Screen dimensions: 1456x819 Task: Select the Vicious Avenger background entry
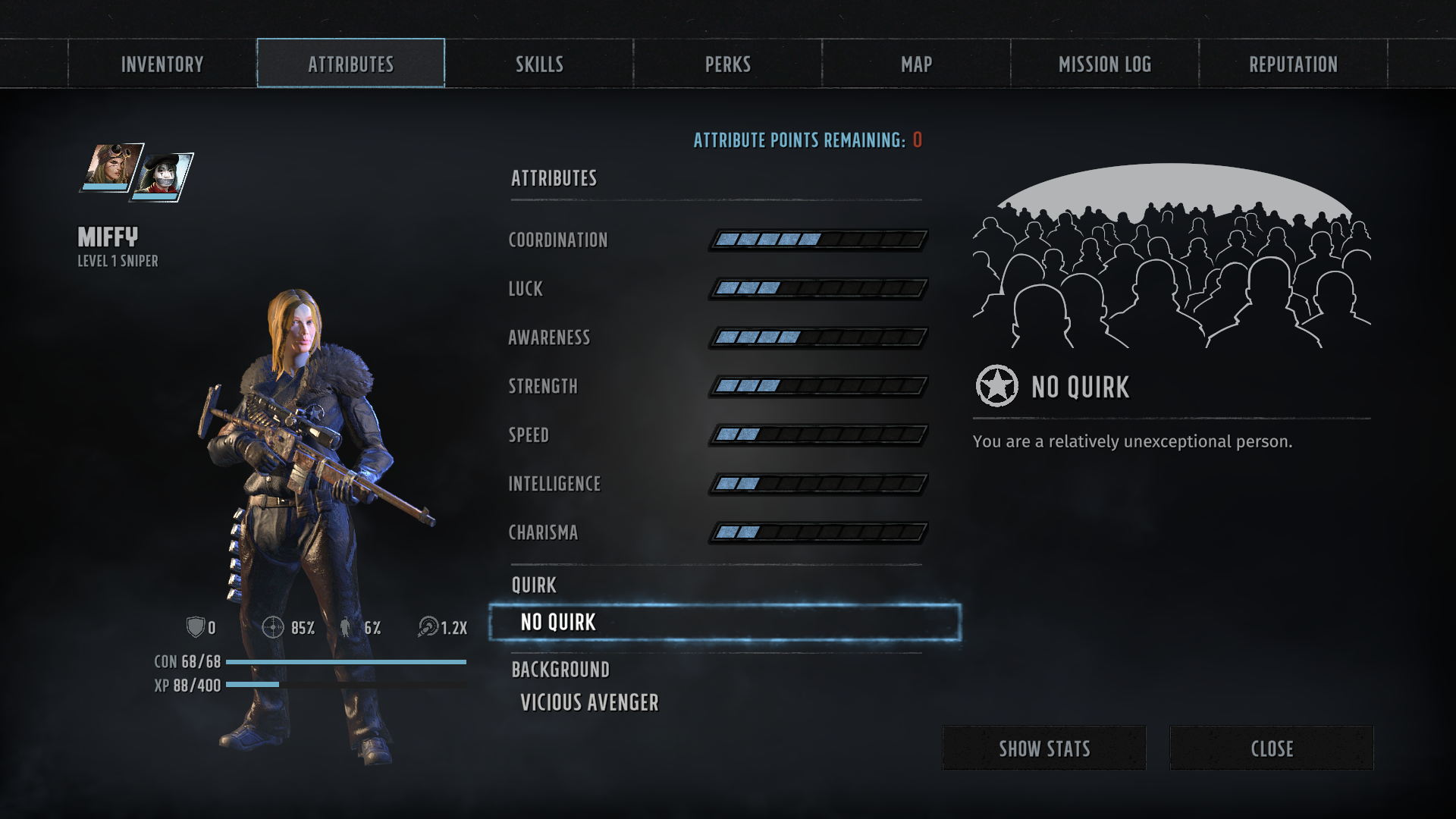(589, 703)
